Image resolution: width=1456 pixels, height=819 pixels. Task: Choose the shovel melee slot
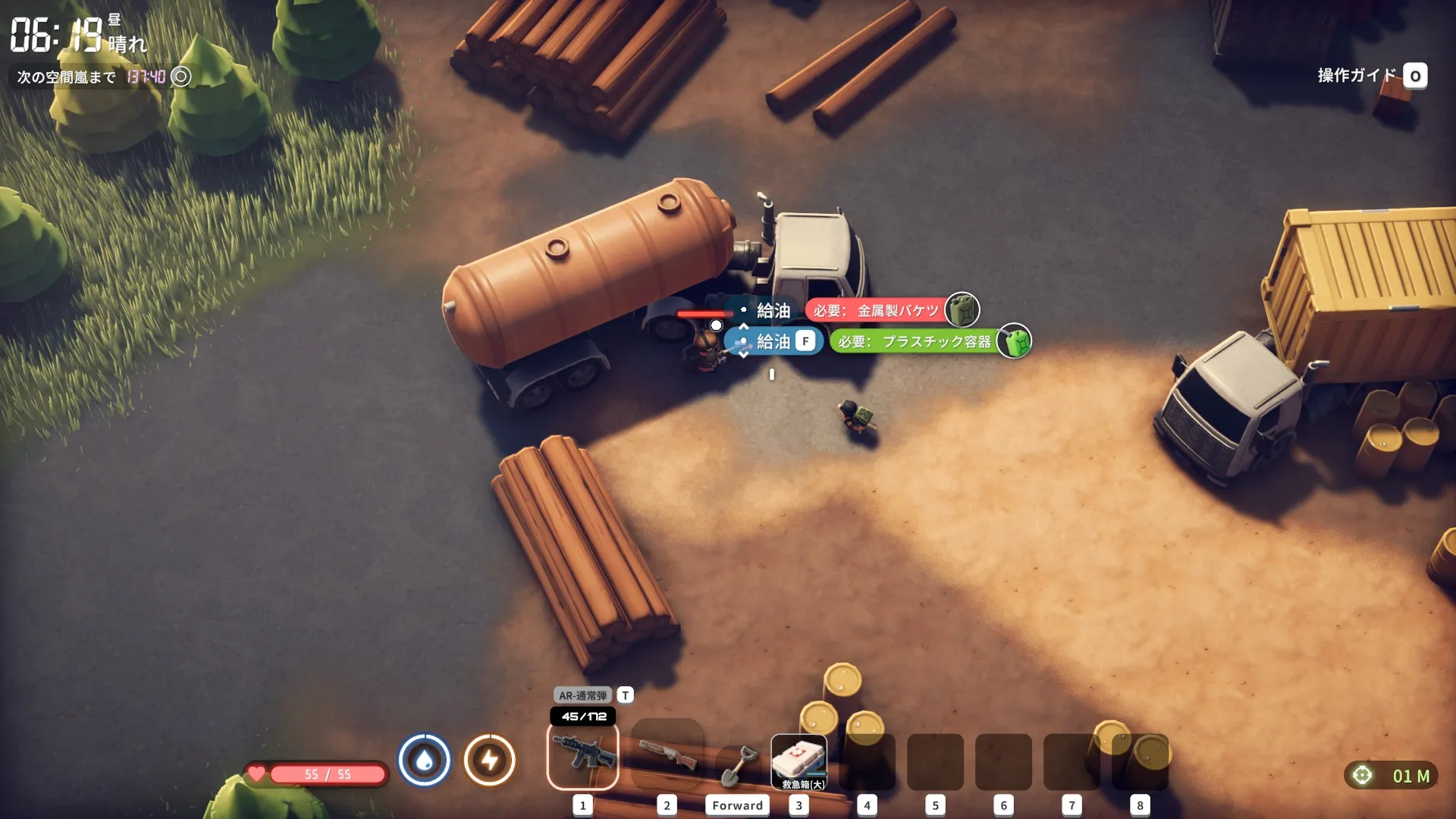(x=737, y=766)
